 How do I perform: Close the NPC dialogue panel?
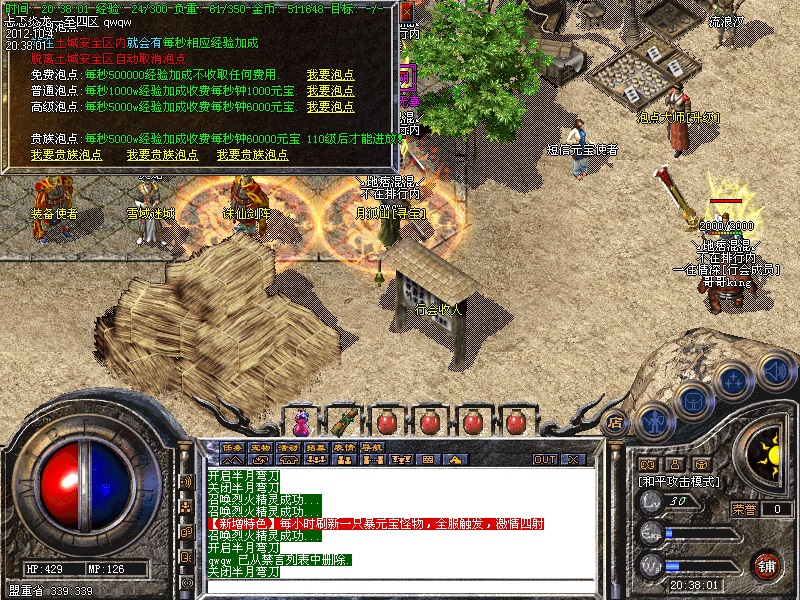coord(407,12)
